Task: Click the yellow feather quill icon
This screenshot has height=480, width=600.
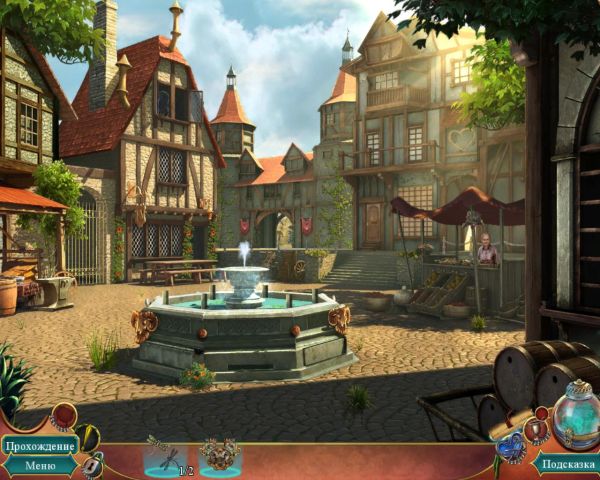Action: (87, 438)
